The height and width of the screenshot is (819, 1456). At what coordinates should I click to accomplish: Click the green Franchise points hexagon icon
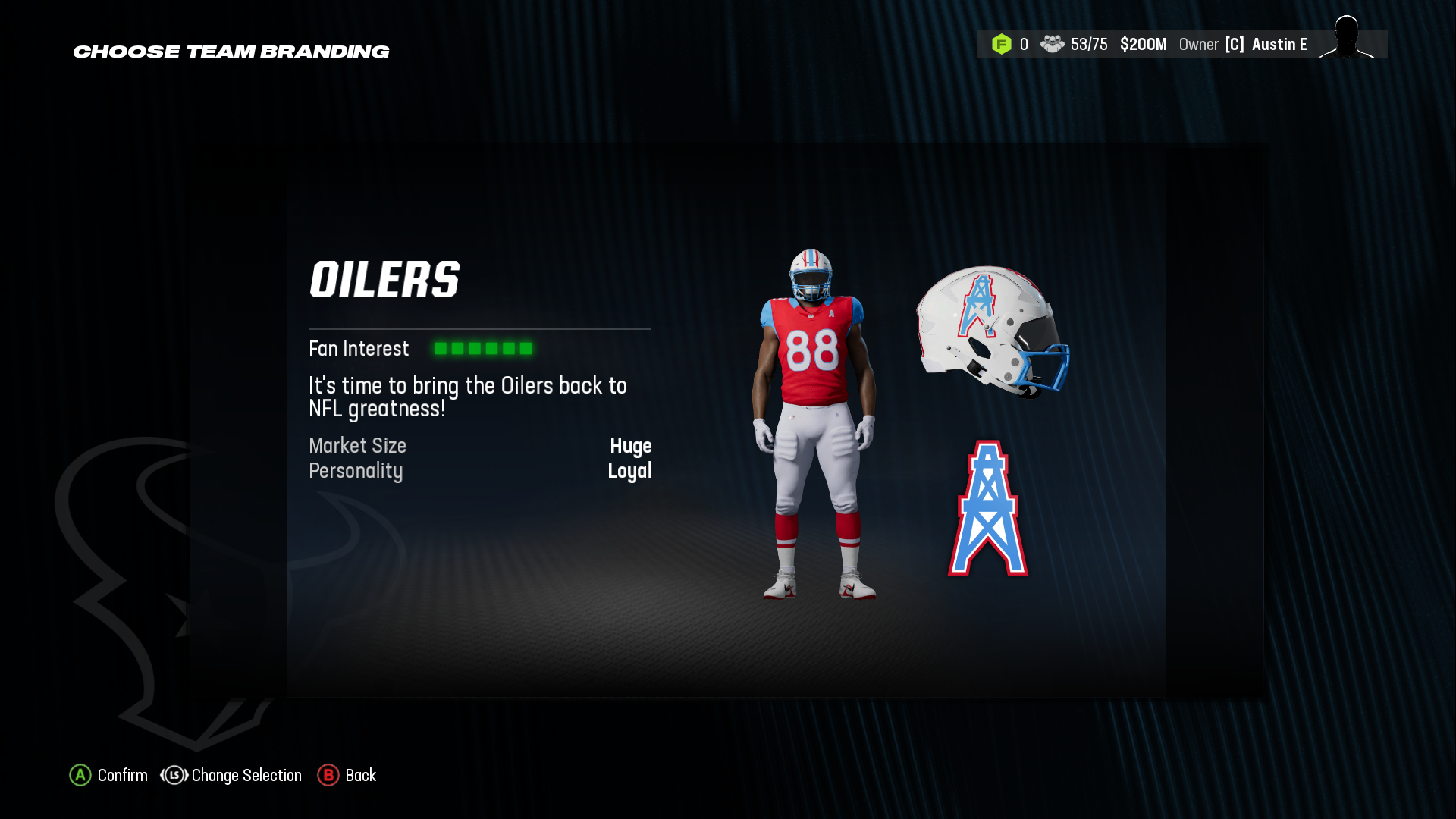tap(1003, 44)
